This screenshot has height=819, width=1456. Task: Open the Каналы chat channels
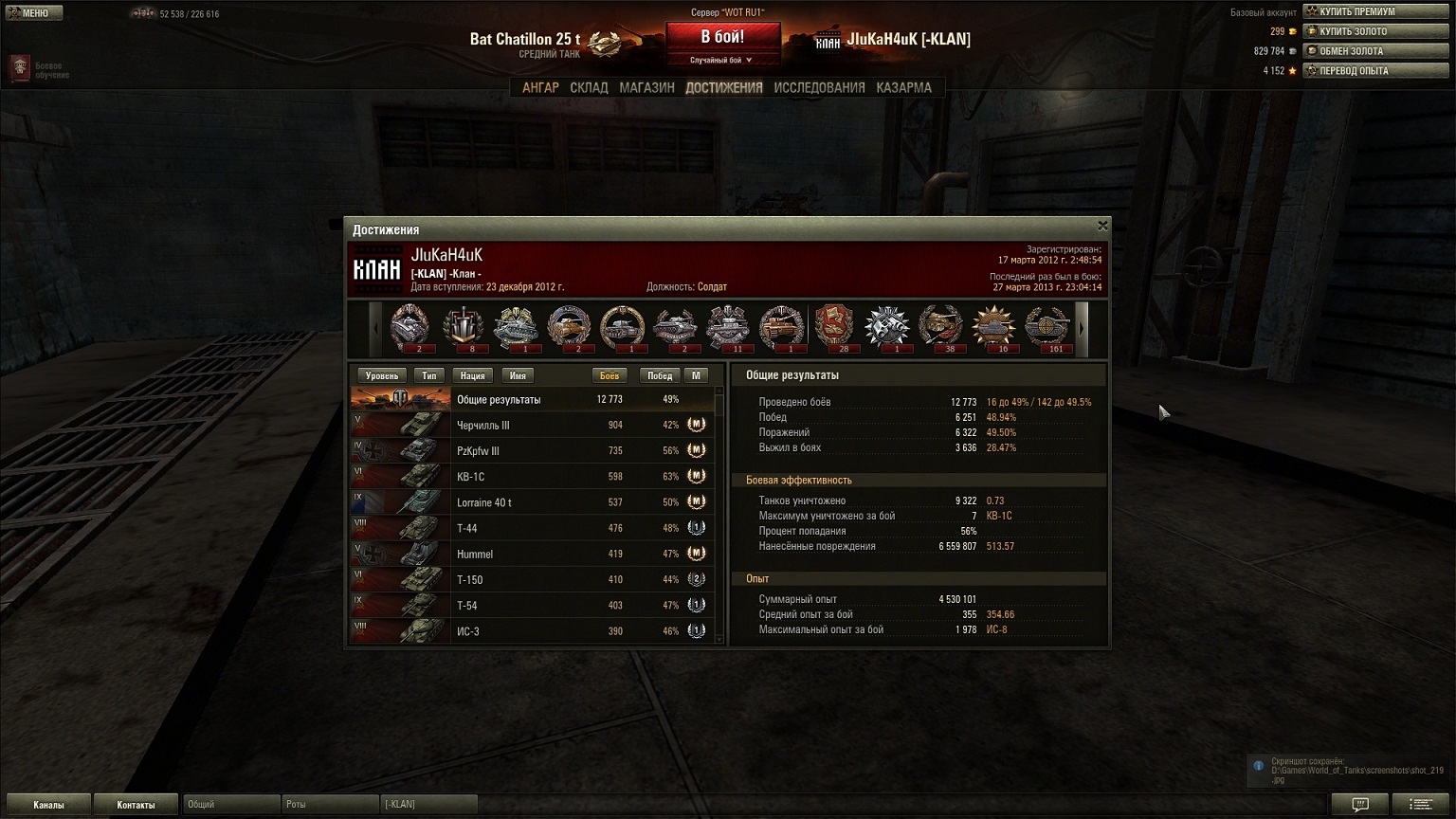click(48, 805)
